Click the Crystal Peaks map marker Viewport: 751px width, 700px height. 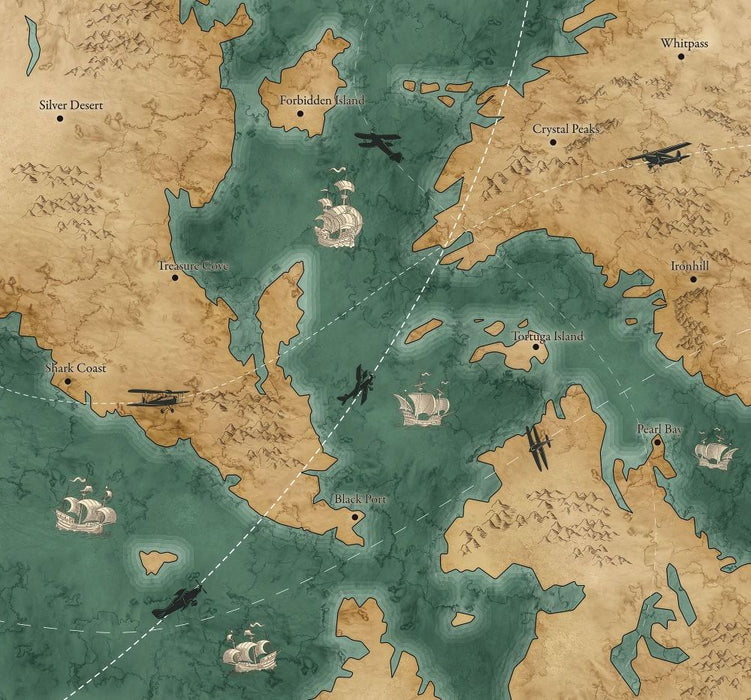[x=553, y=142]
